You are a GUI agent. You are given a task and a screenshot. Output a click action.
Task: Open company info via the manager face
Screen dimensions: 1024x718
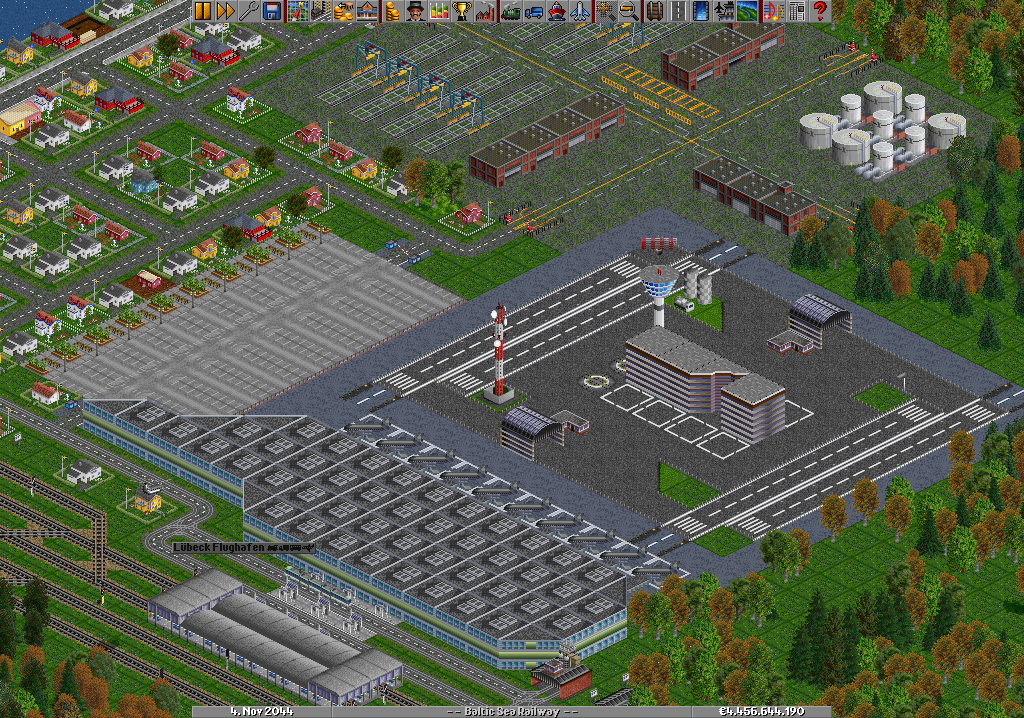pos(415,11)
